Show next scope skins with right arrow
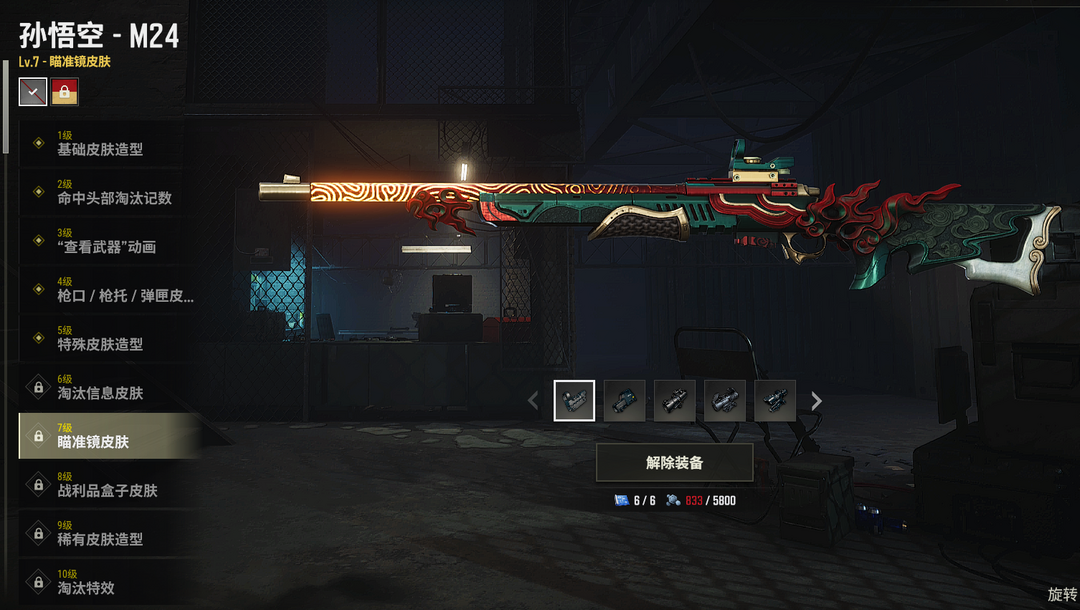 pos(817,401)
